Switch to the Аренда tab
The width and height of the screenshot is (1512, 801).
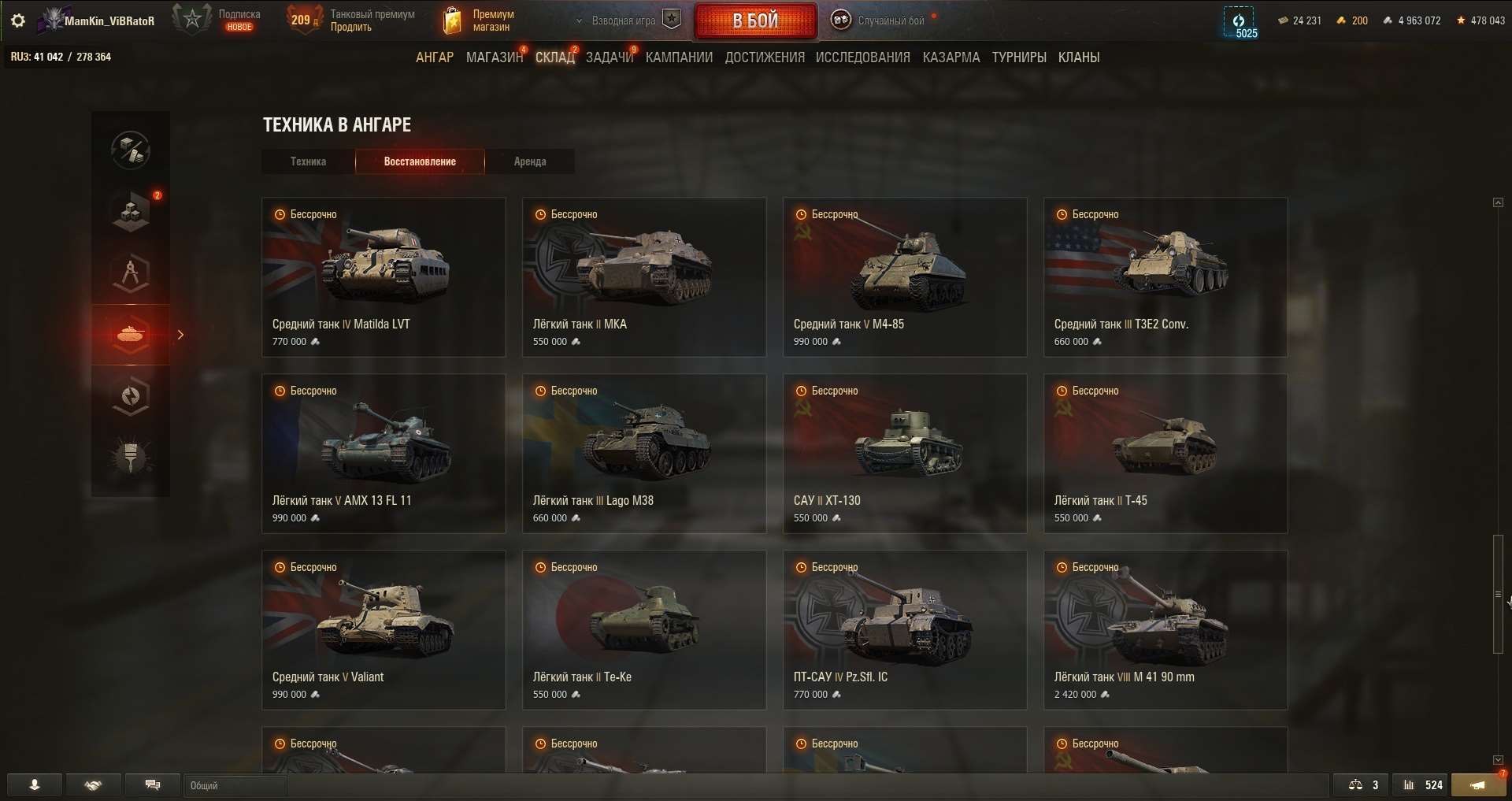point(530,161)
